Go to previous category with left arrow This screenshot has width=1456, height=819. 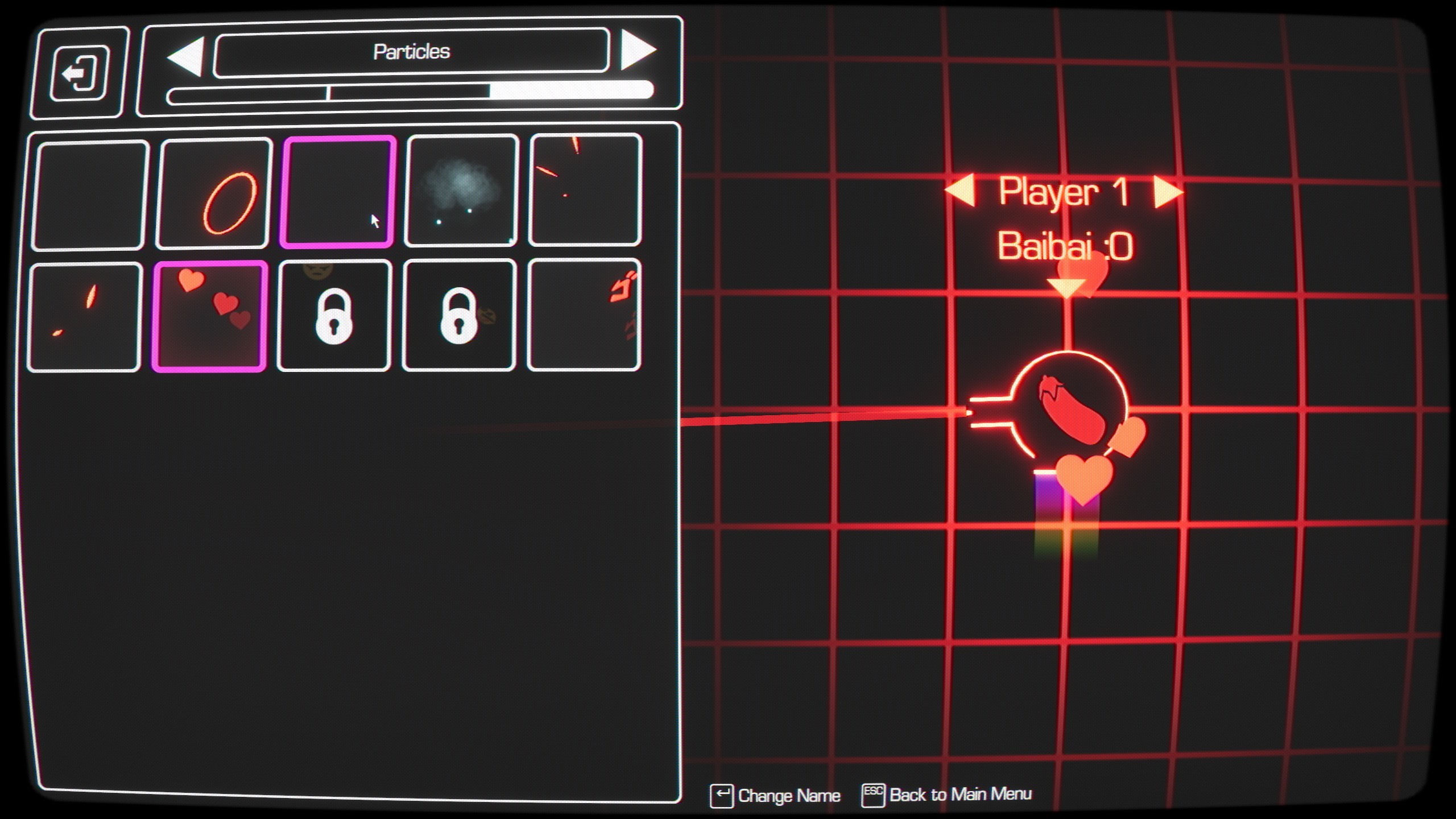pyautogui.click(x=188, y=51)
